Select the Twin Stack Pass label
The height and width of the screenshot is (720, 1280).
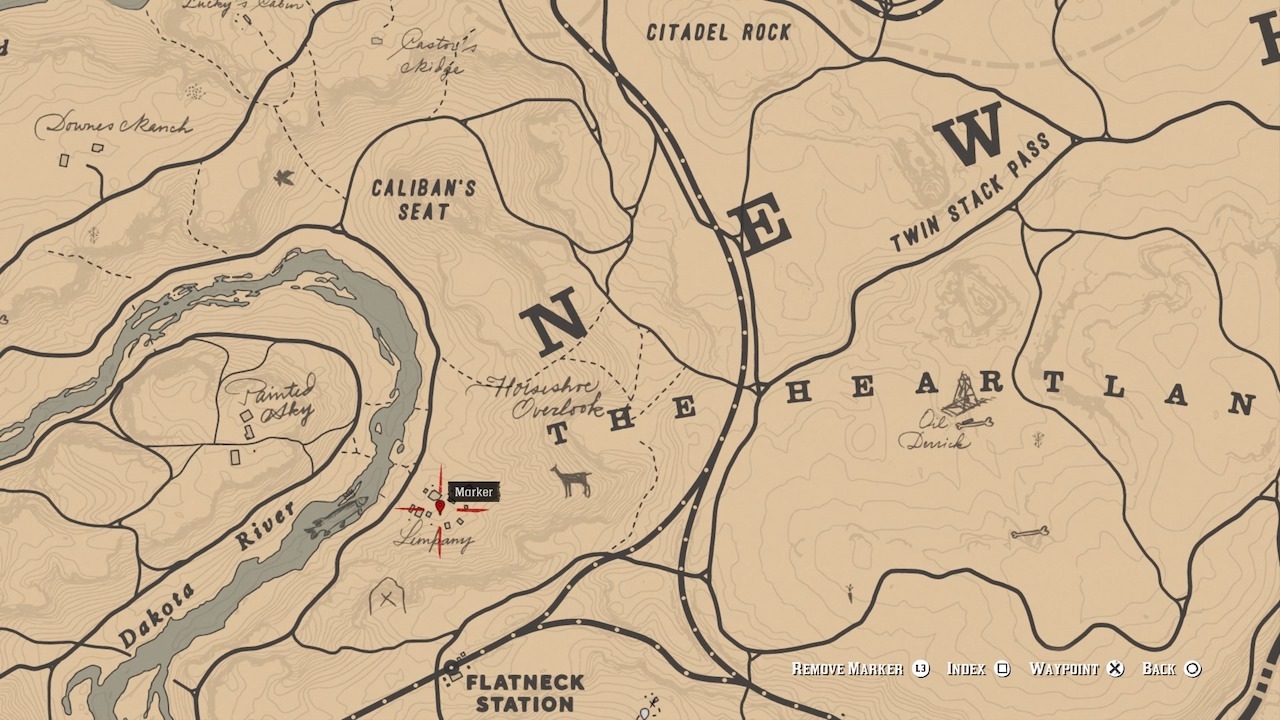click(x=971, y=192)
